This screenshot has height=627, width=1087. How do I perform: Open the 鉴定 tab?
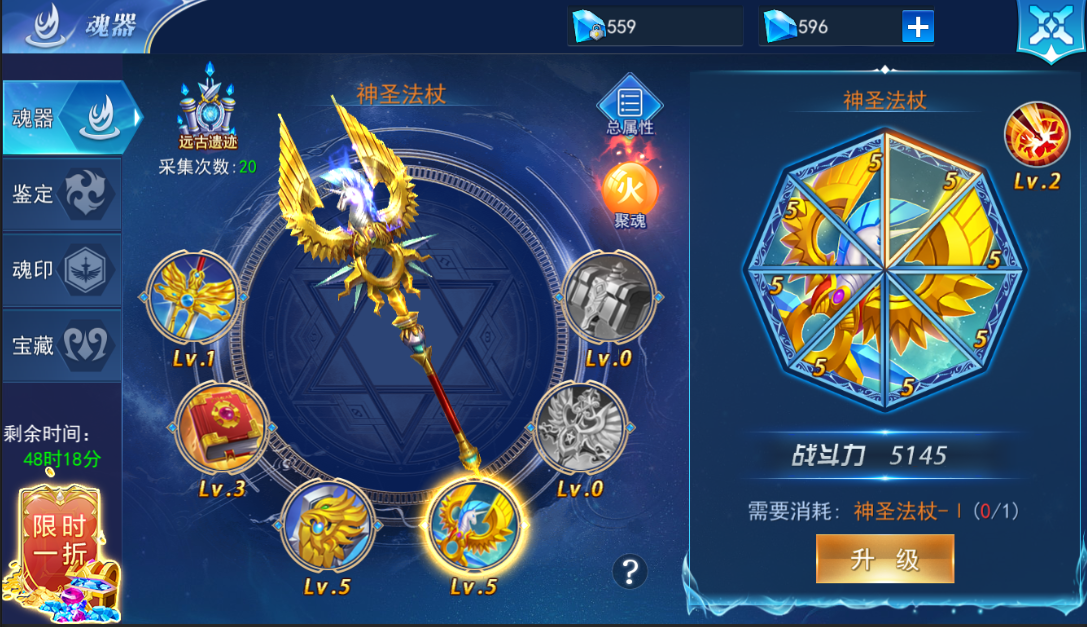pos(62,194)
